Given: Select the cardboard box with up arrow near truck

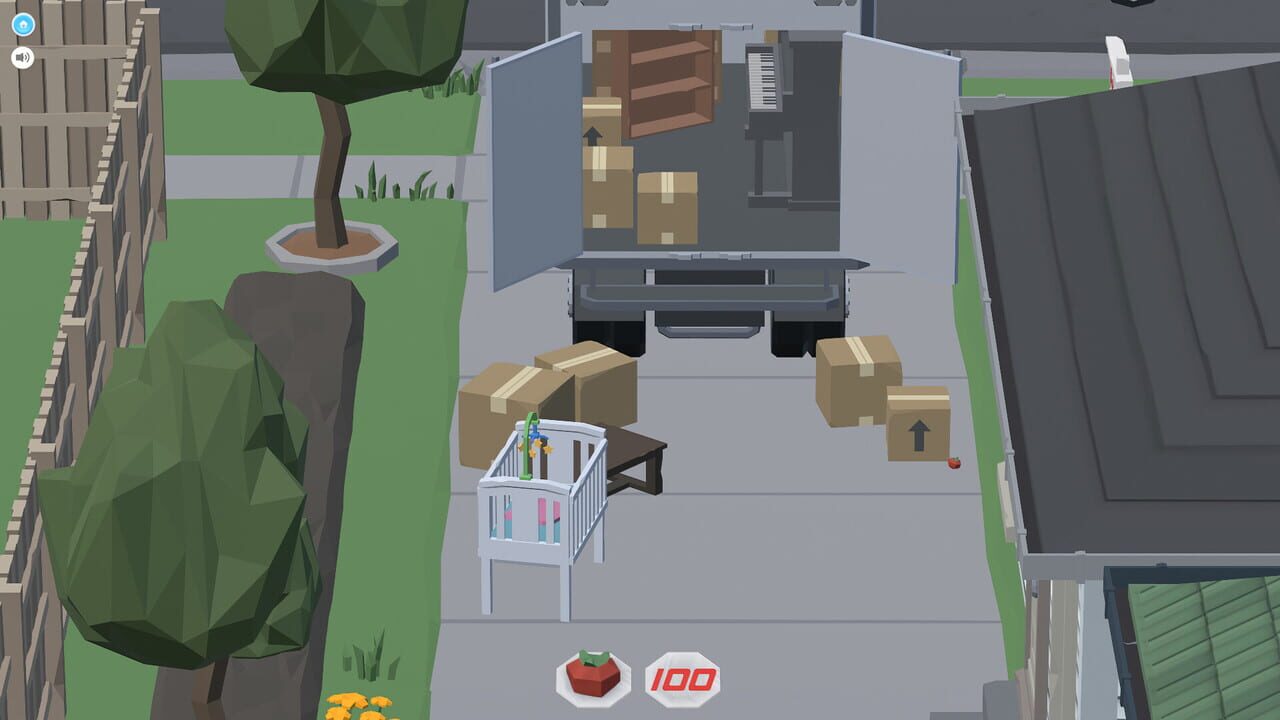Looking at the screenshot, I should pyautogui.click(x=918, y=427).
